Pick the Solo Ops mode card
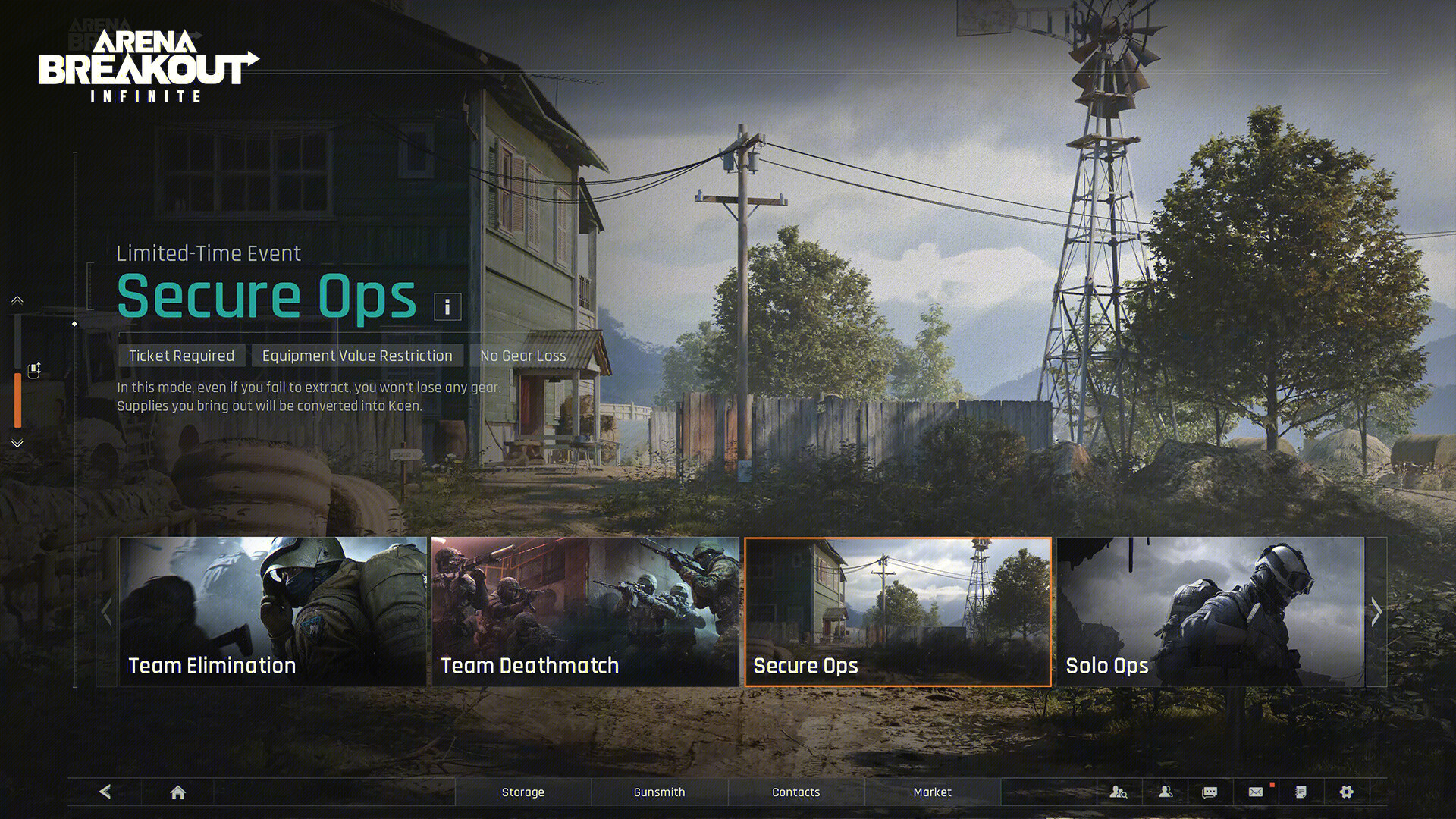Image resolution: width=1456 pixels, height=819 pixels. [x=1210, y=611]
